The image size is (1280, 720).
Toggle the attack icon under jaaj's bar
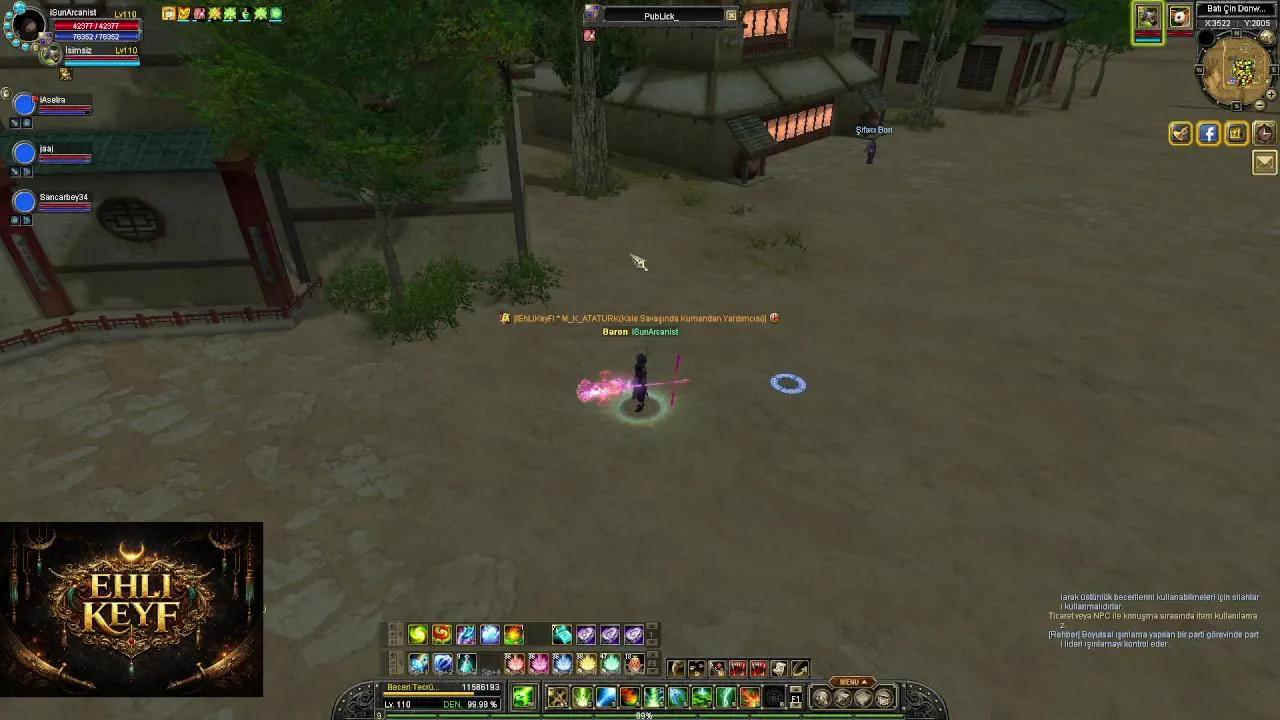[x=15, y=171]
